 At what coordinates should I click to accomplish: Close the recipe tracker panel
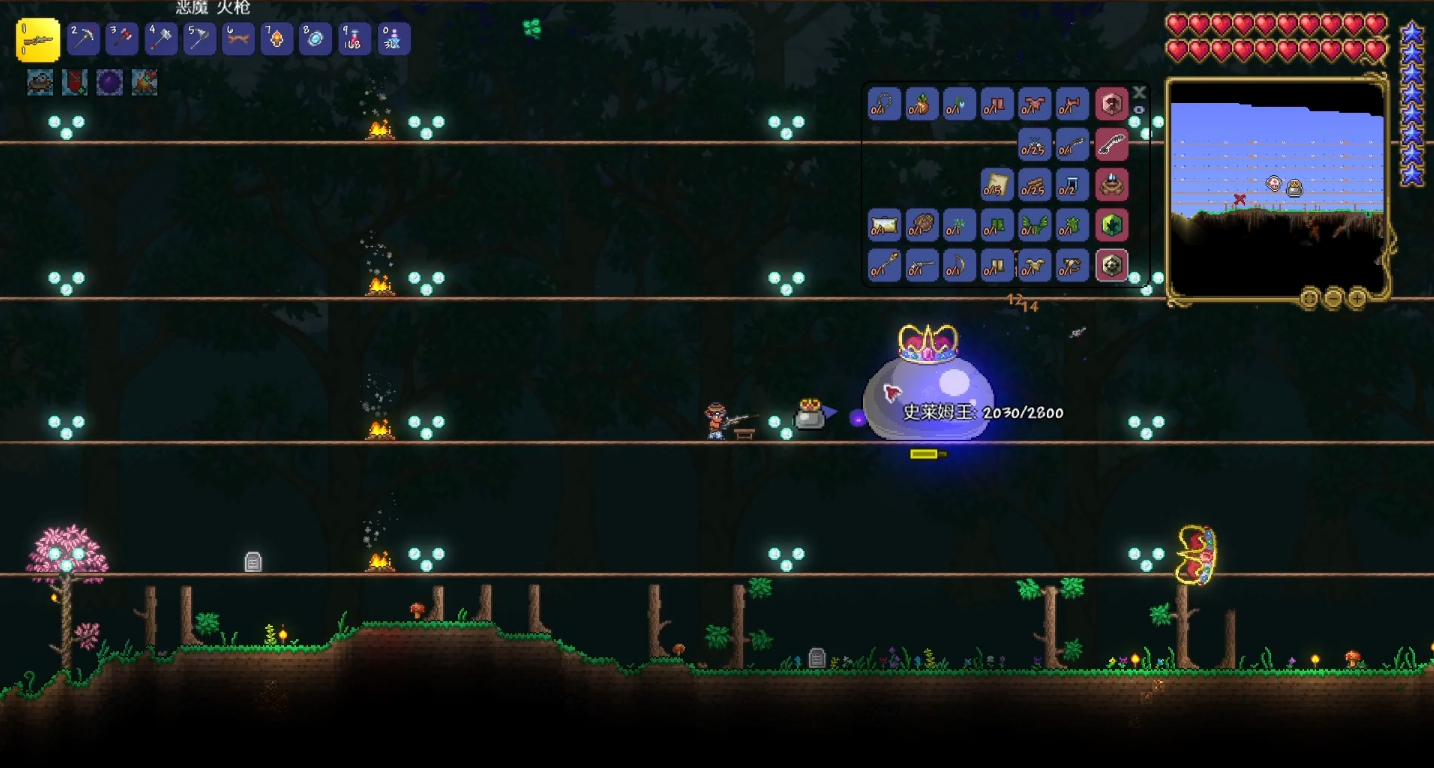(1139, 92)
